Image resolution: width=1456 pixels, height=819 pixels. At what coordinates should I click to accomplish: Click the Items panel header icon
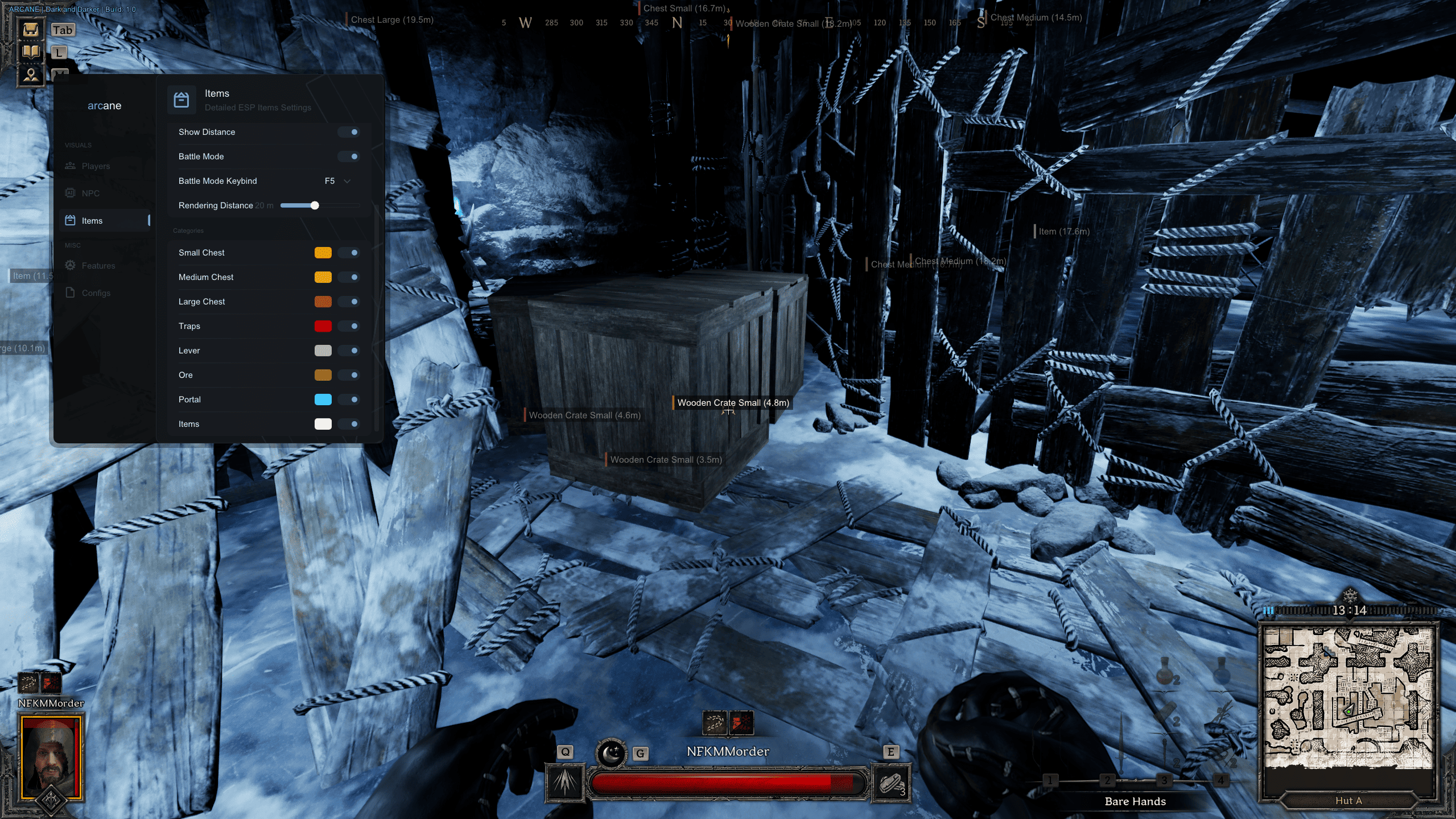tap(182, 99)
